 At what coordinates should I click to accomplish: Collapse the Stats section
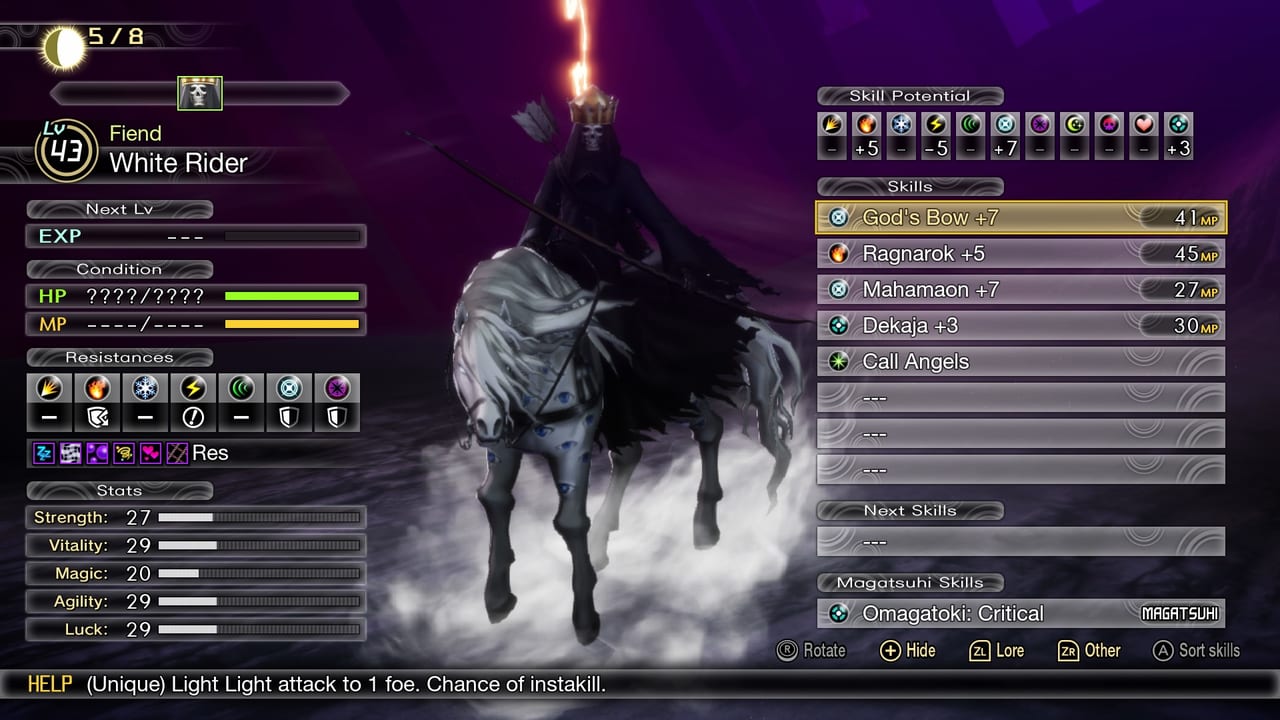click(x=119, y=491)
